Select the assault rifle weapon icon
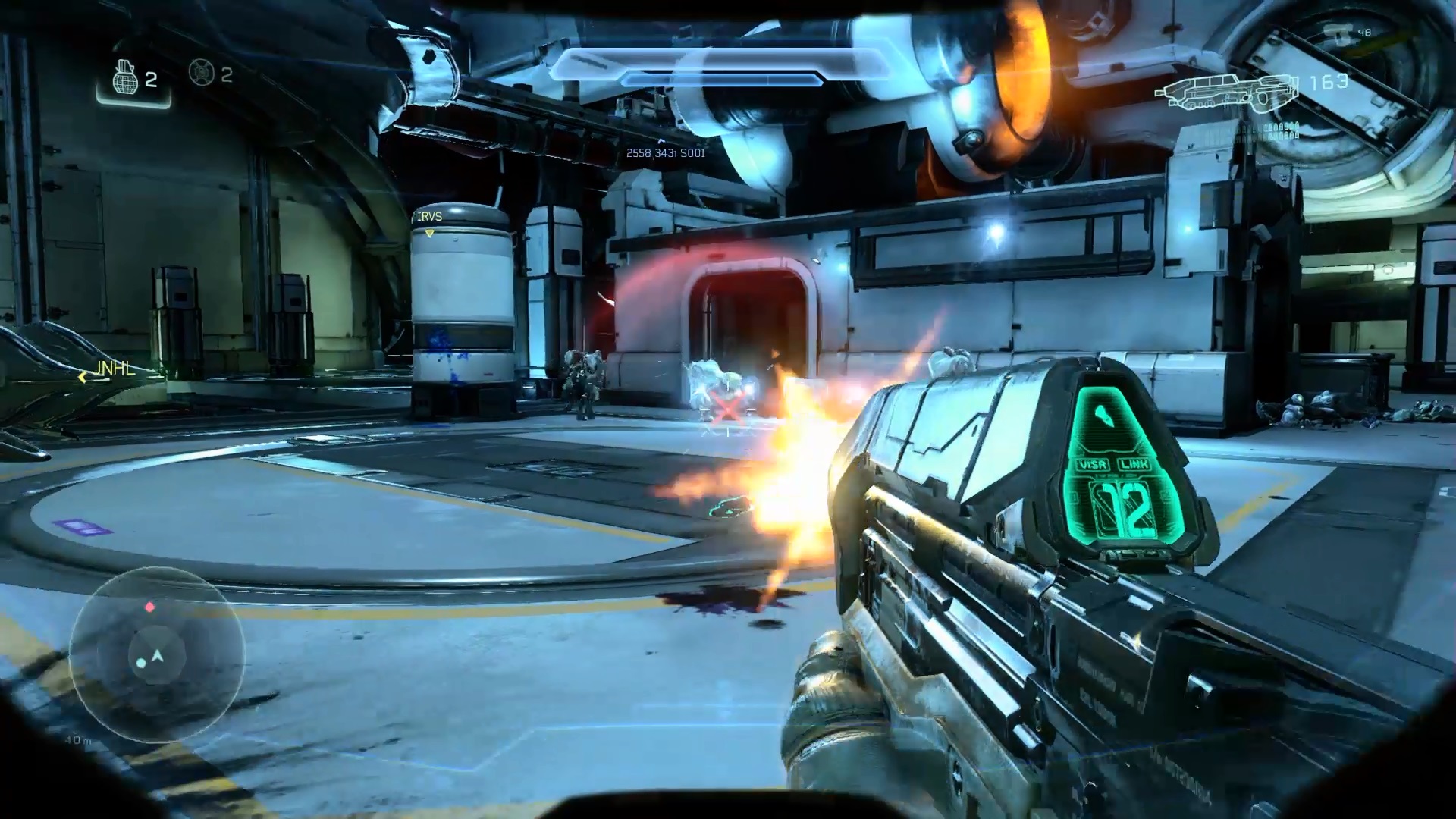 [1225, 89]
